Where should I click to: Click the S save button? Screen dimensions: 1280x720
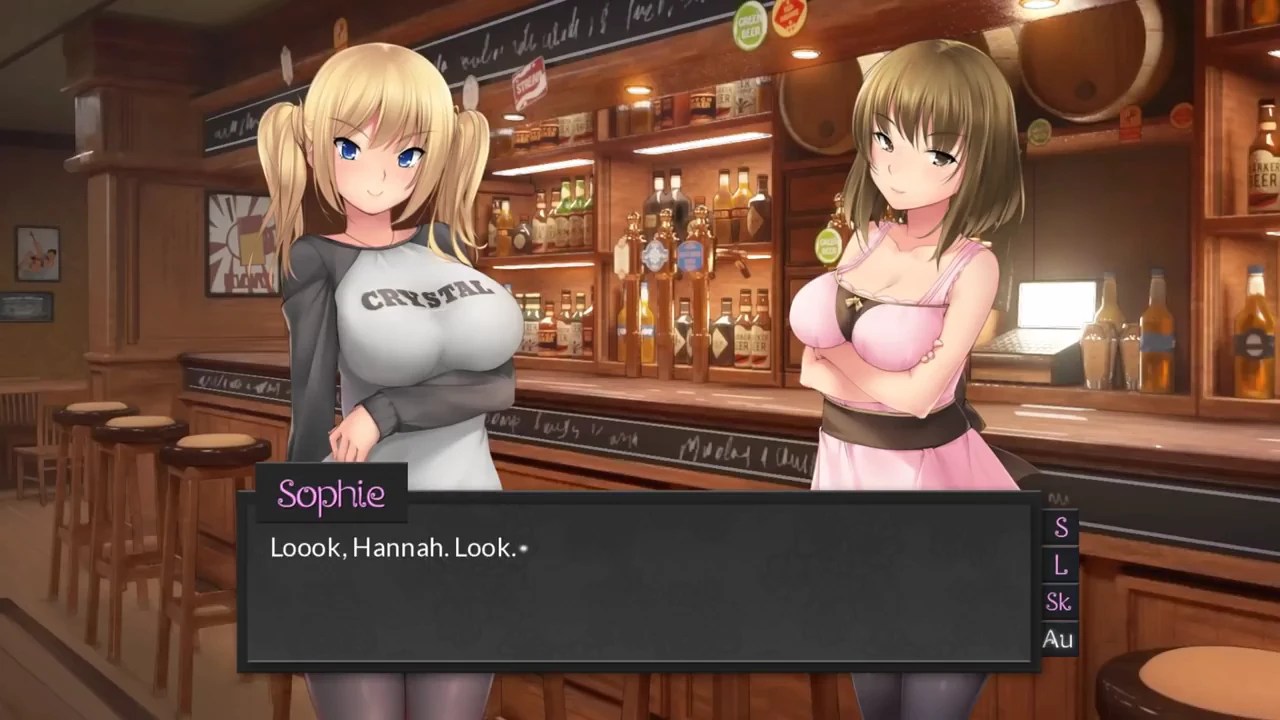pos(1060,527)
